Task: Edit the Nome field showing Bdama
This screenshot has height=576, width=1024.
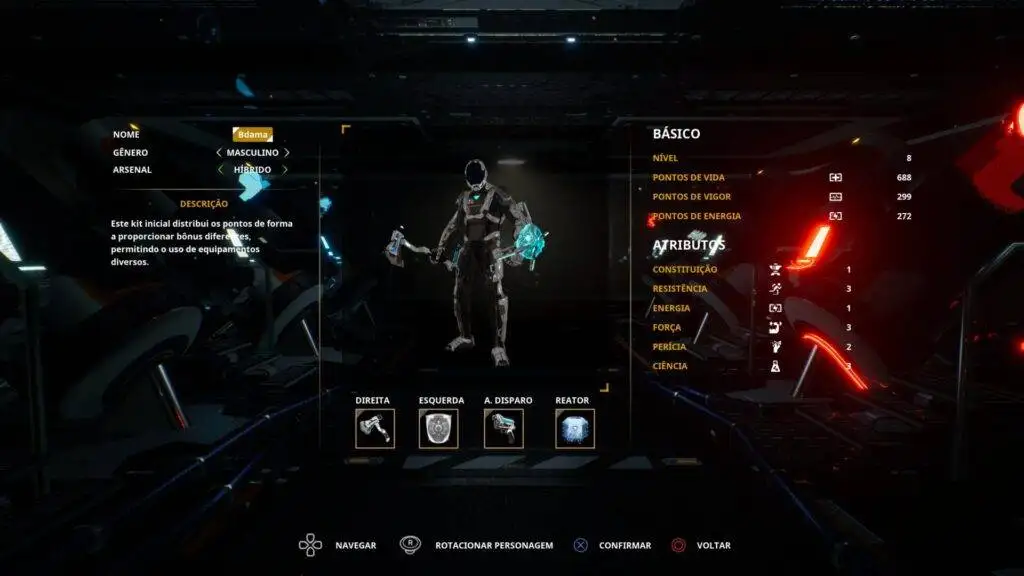Action: pyautogui.click(x=252, y=134)
